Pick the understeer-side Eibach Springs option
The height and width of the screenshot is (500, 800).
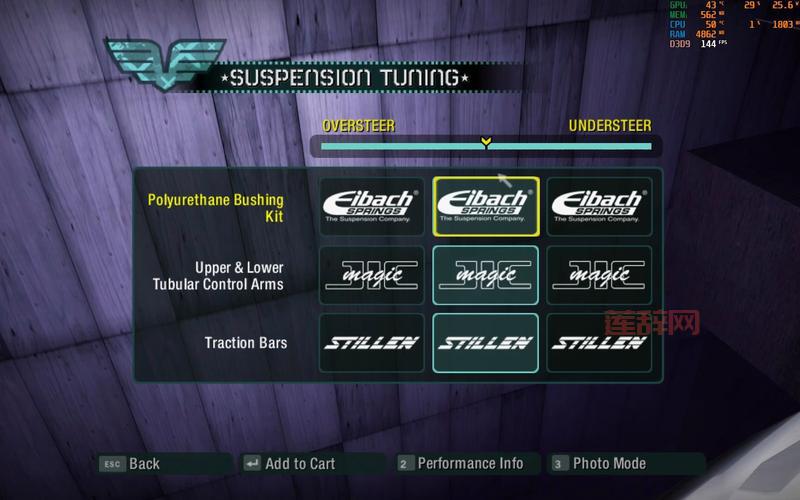pos(599,206)
